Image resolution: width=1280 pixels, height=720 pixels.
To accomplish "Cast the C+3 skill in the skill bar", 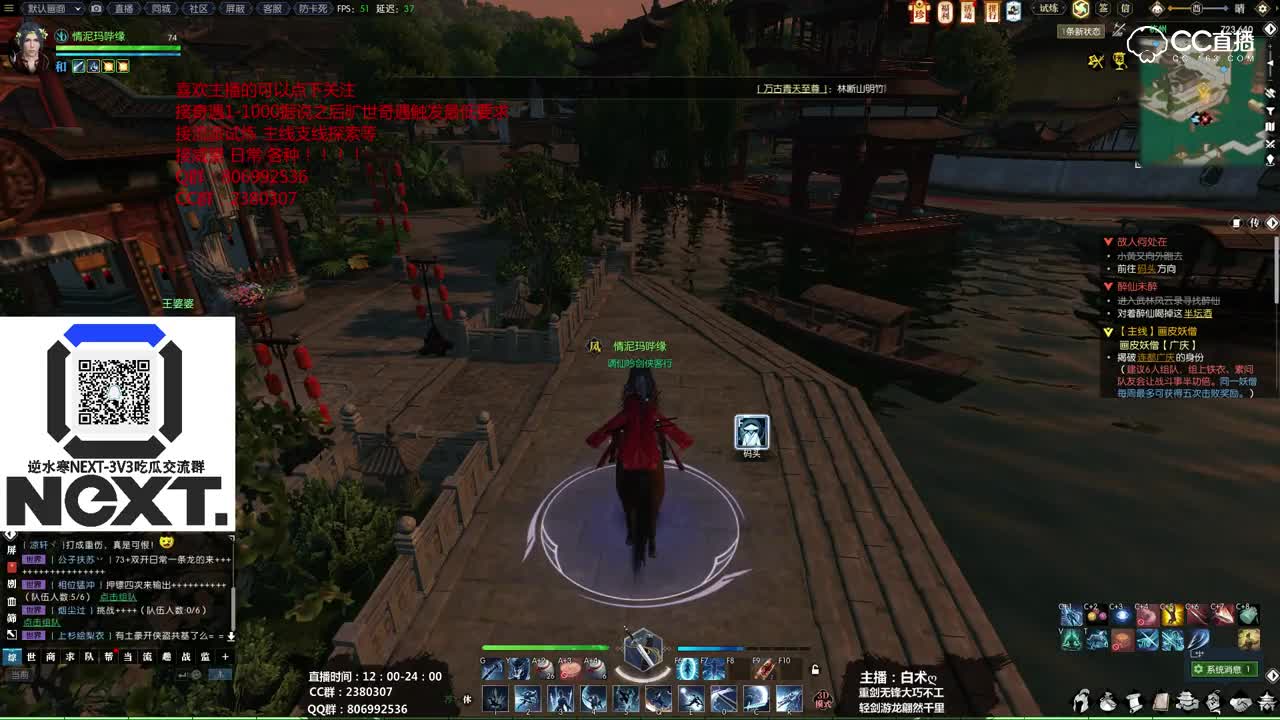I will tap(1121, 617).
